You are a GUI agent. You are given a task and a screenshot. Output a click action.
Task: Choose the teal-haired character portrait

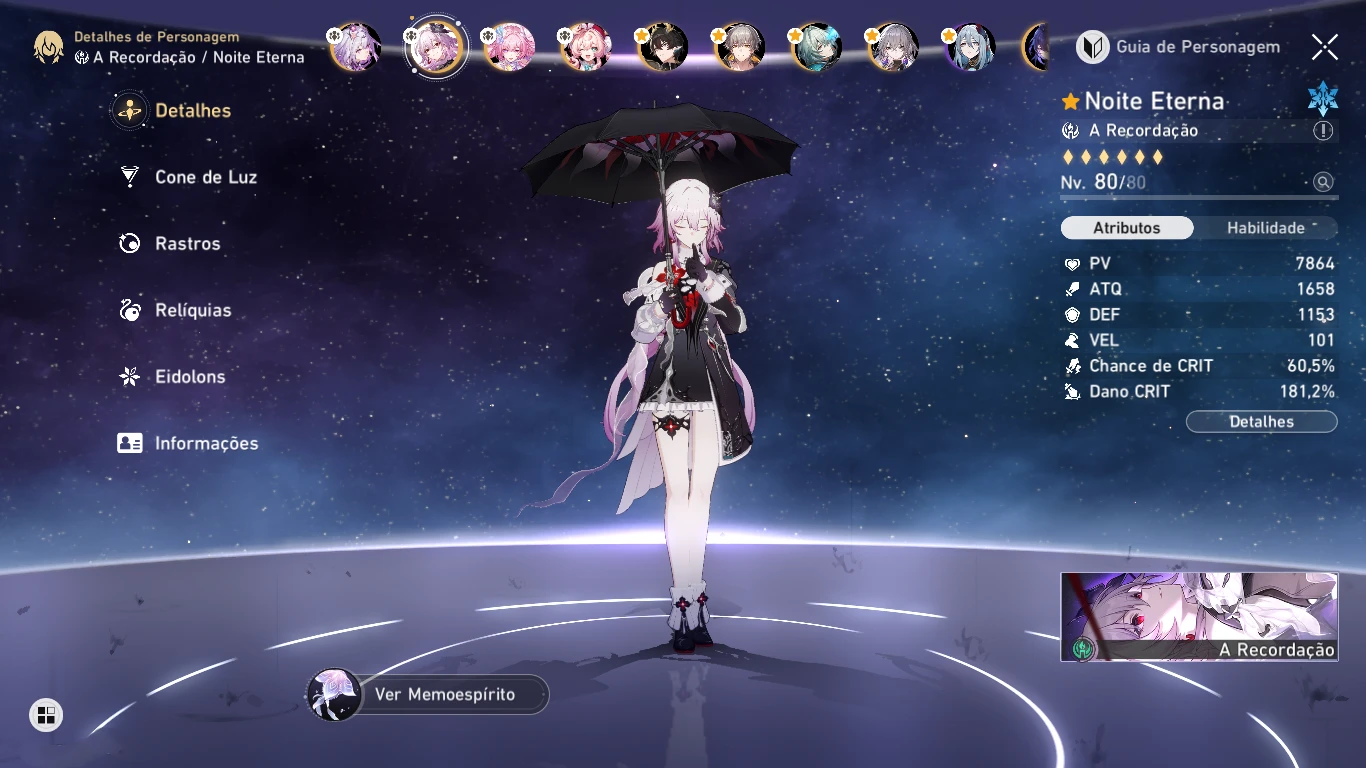click(817, 47)
